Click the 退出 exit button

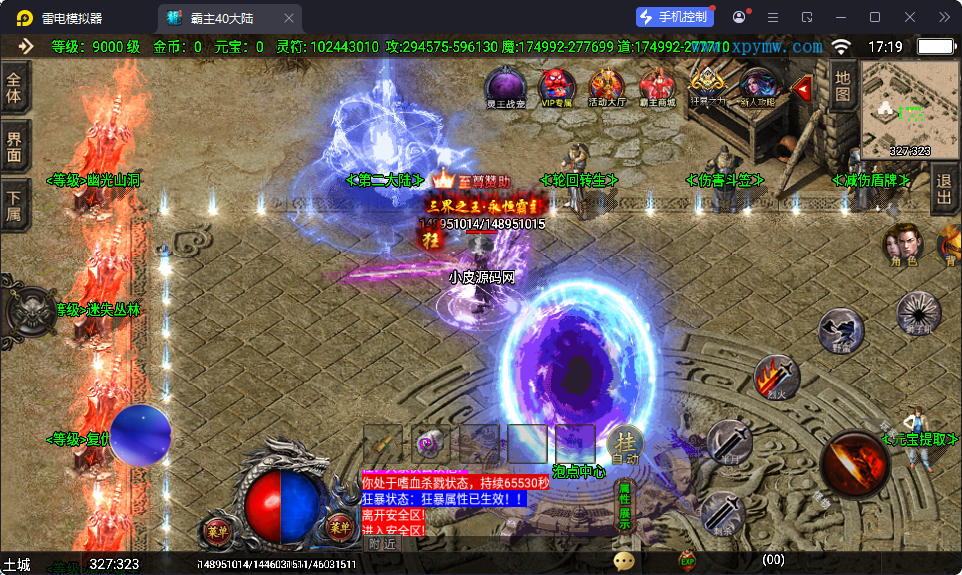943,188
